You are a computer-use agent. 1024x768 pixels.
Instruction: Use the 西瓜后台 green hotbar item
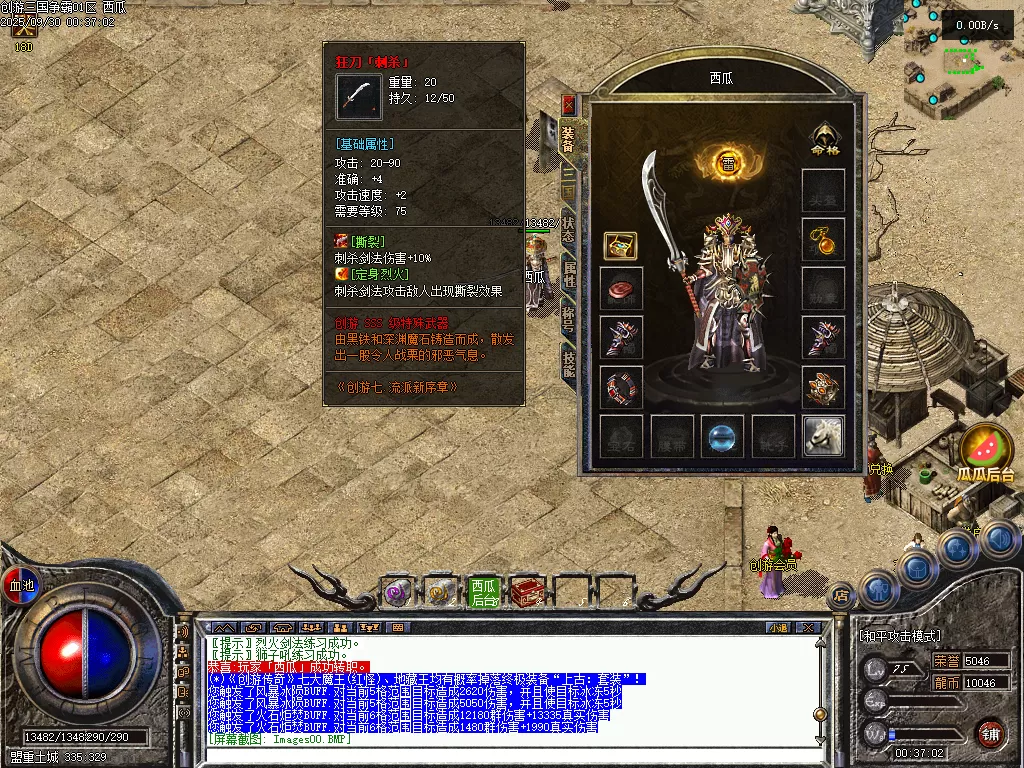click(484, 593)
